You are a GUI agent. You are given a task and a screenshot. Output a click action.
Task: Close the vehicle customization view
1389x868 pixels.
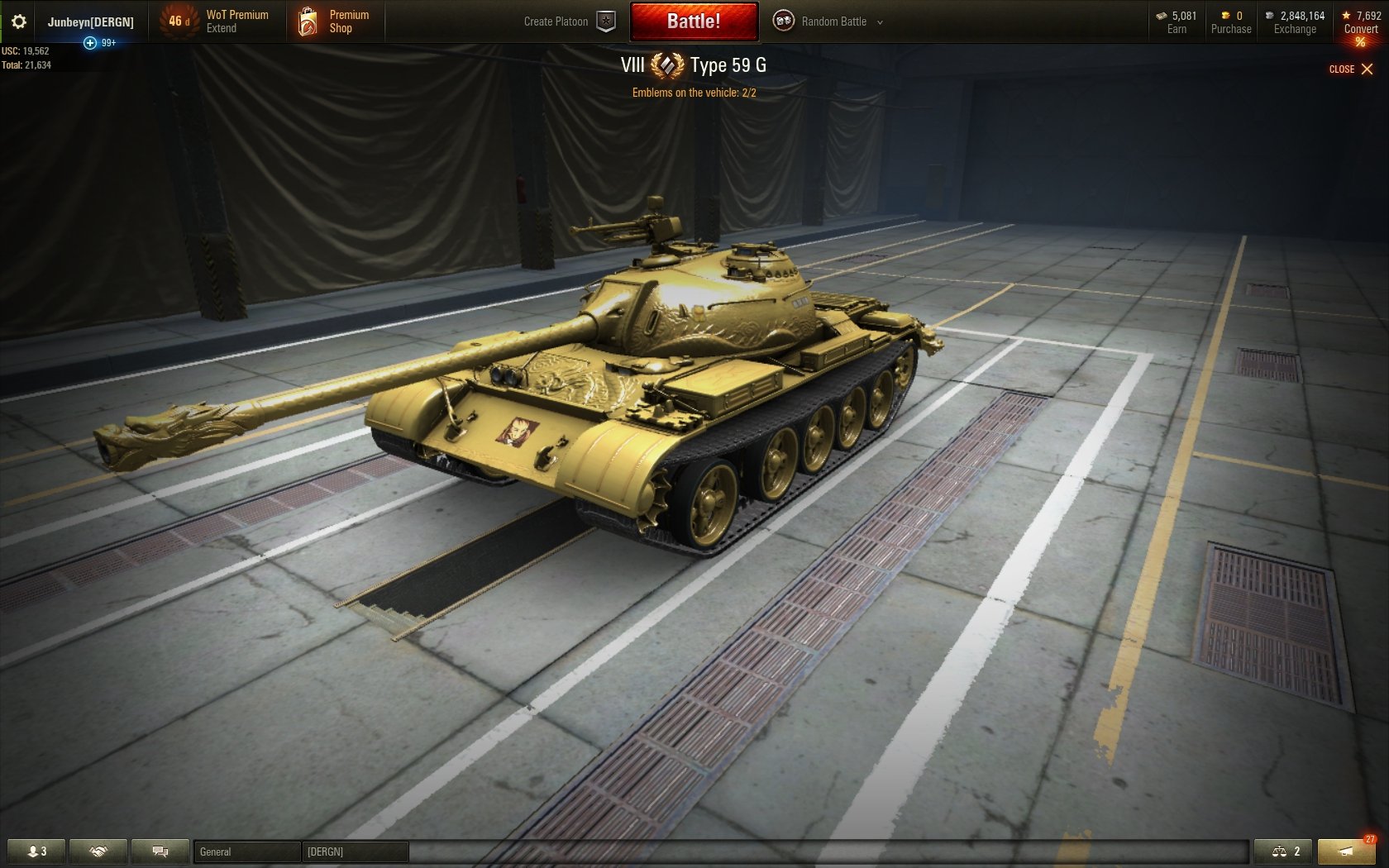1351,69
